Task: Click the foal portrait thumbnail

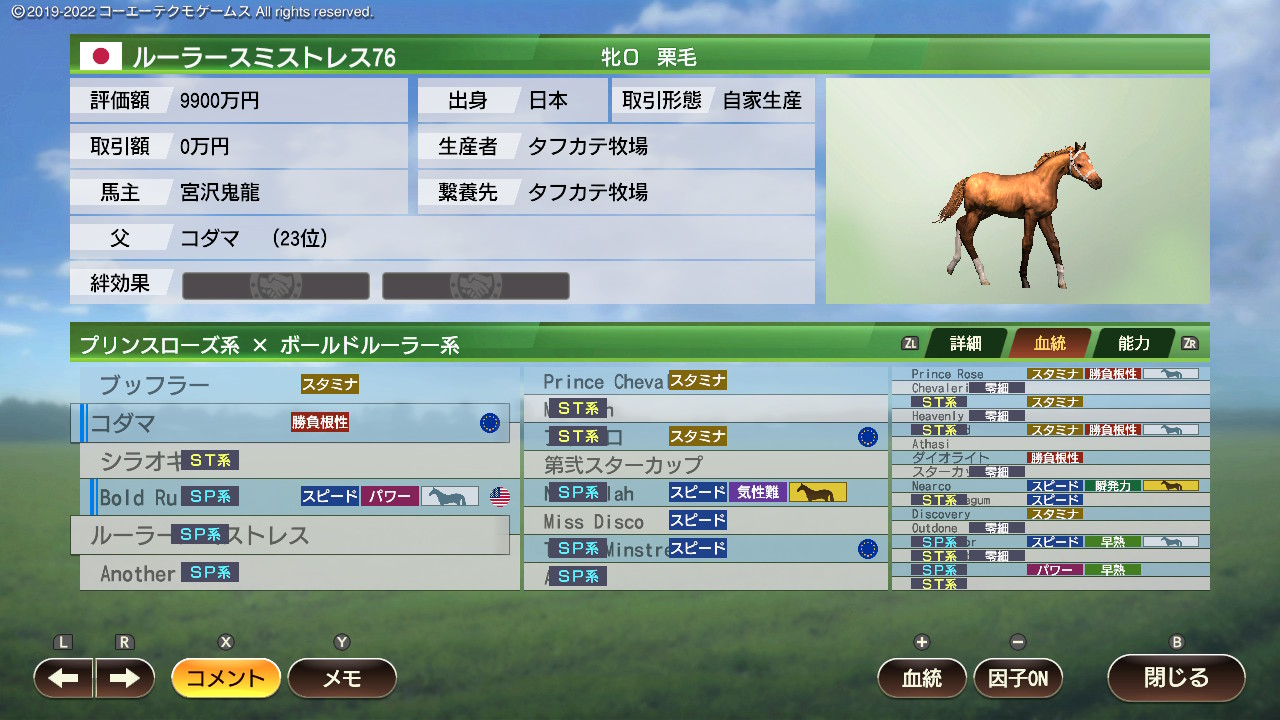Action: [1017, 190]
